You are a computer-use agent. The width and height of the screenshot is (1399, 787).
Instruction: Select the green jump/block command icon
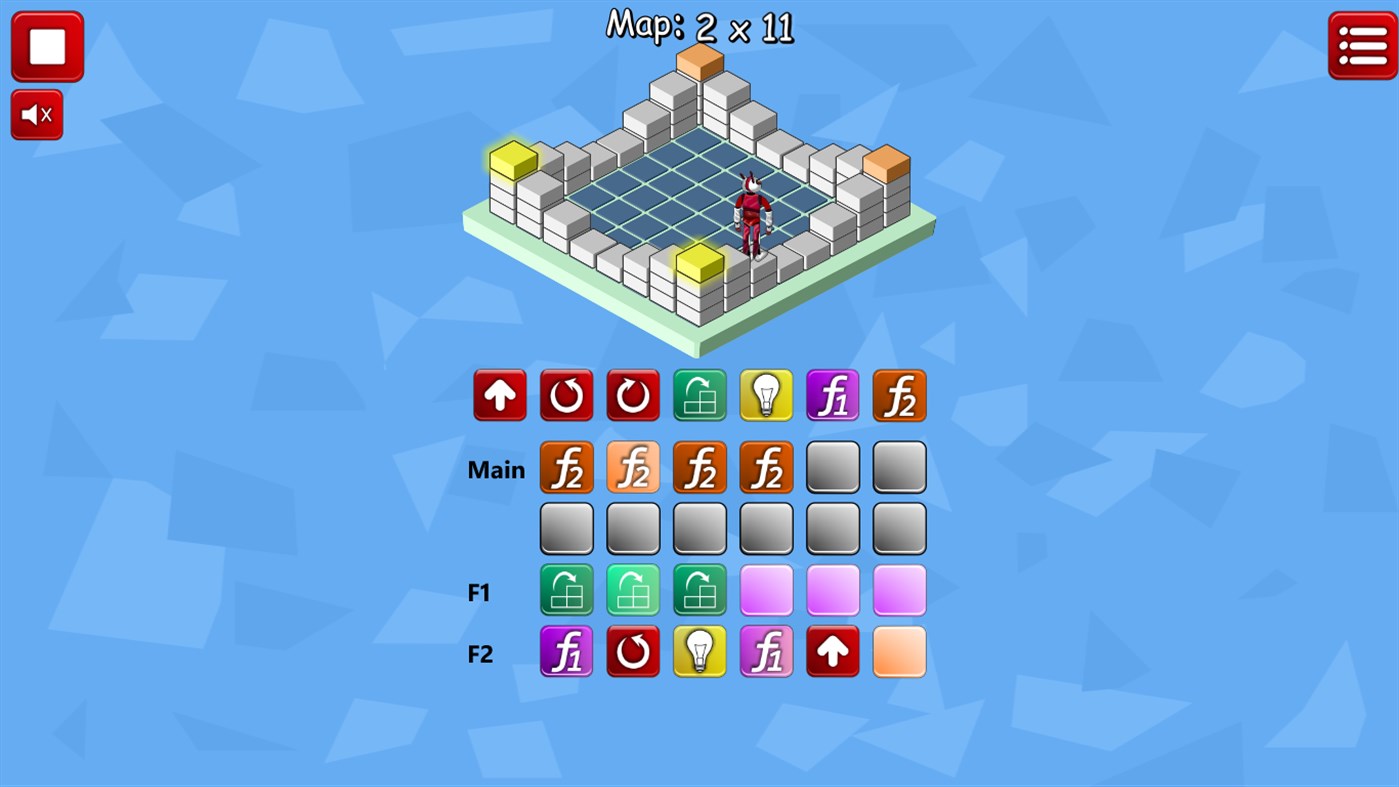click(699, 394)
